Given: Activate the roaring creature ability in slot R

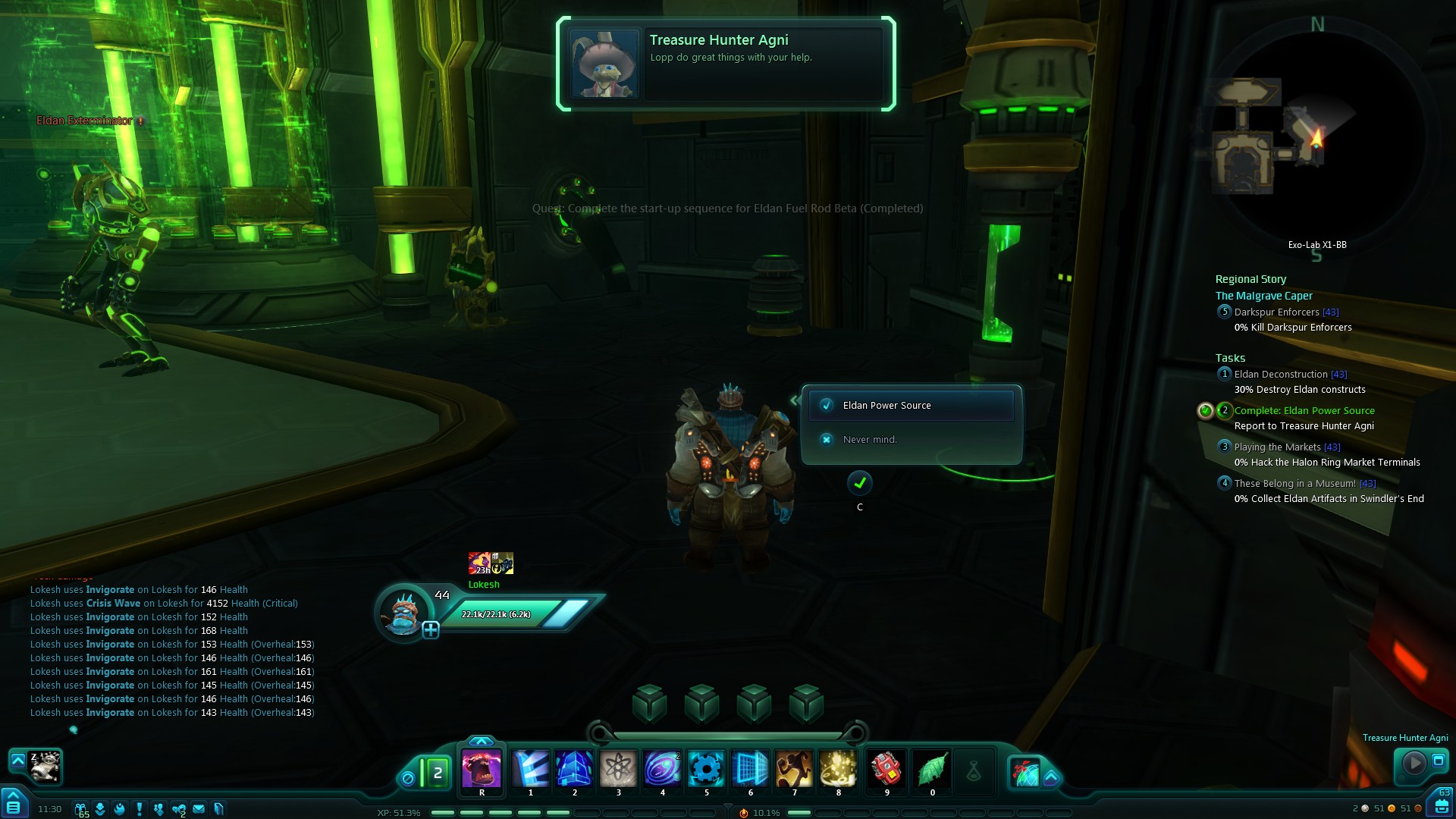Looking at the screenshot, I should (x=482, y=769).
